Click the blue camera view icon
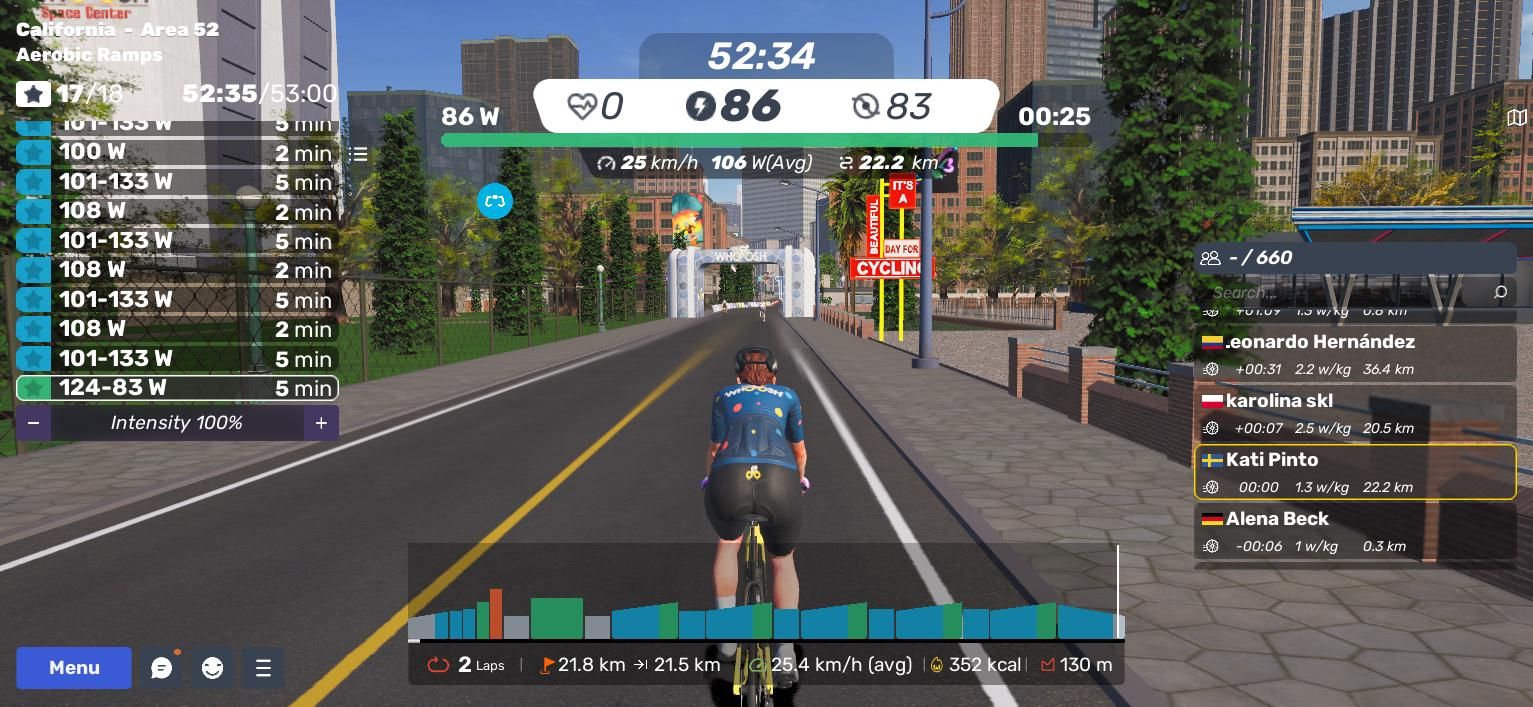The image size is (1533, 707). click(495, 201)
